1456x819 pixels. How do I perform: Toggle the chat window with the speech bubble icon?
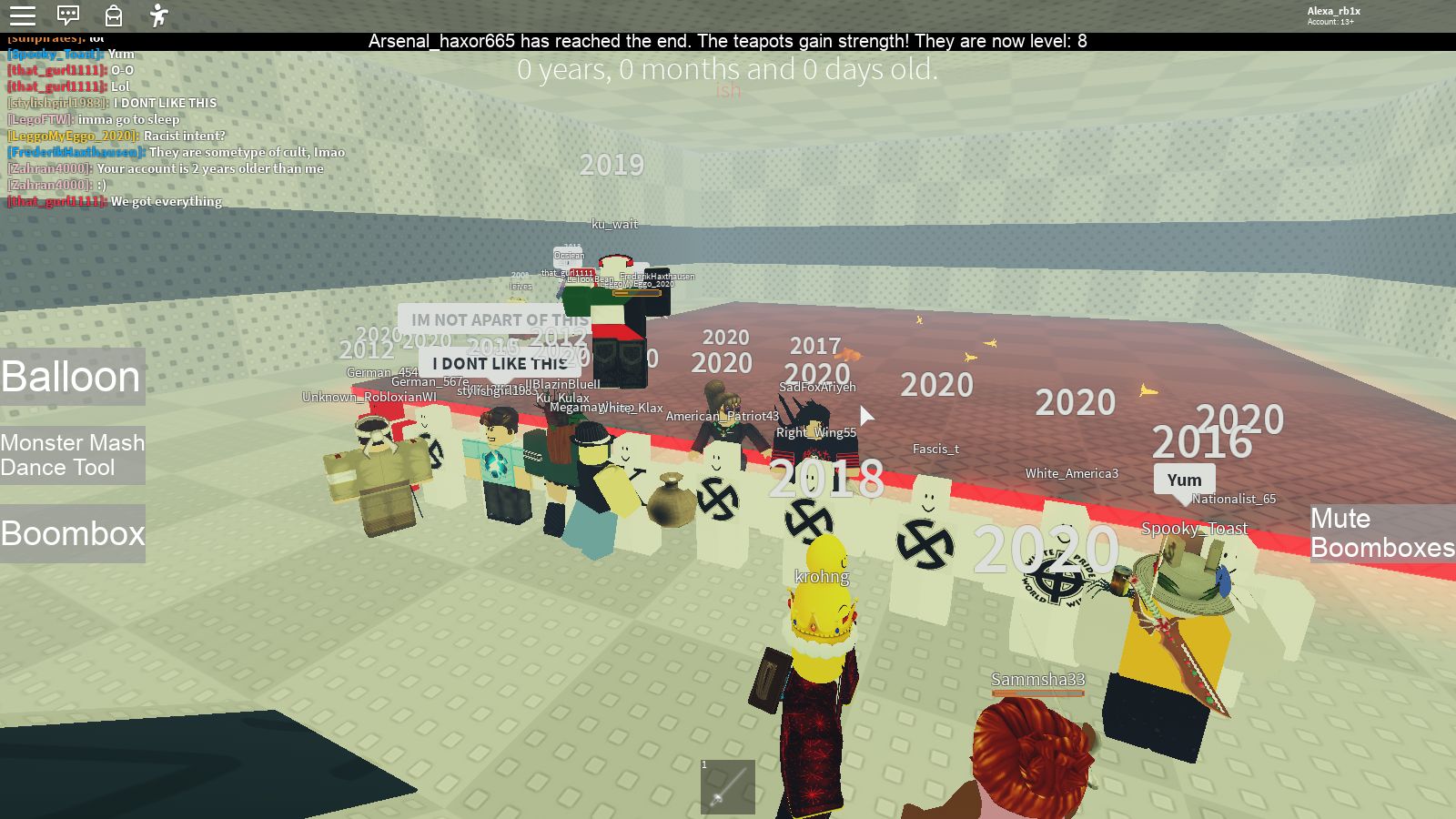click(68, 15)
